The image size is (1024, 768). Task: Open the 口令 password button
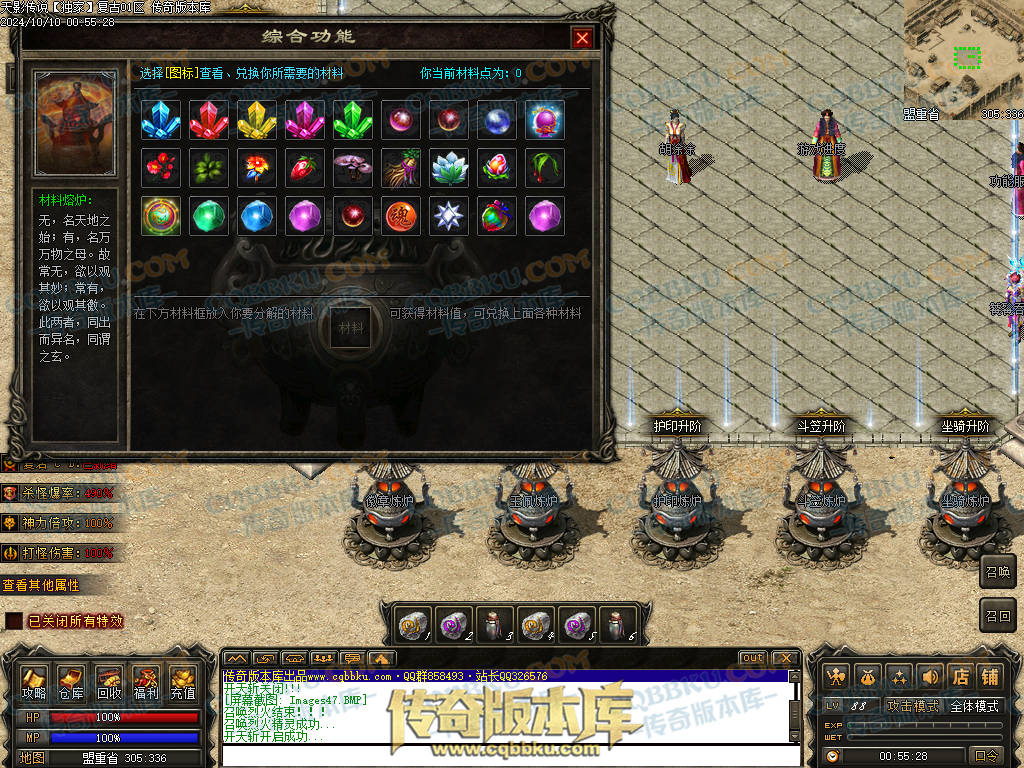[986, 756]
